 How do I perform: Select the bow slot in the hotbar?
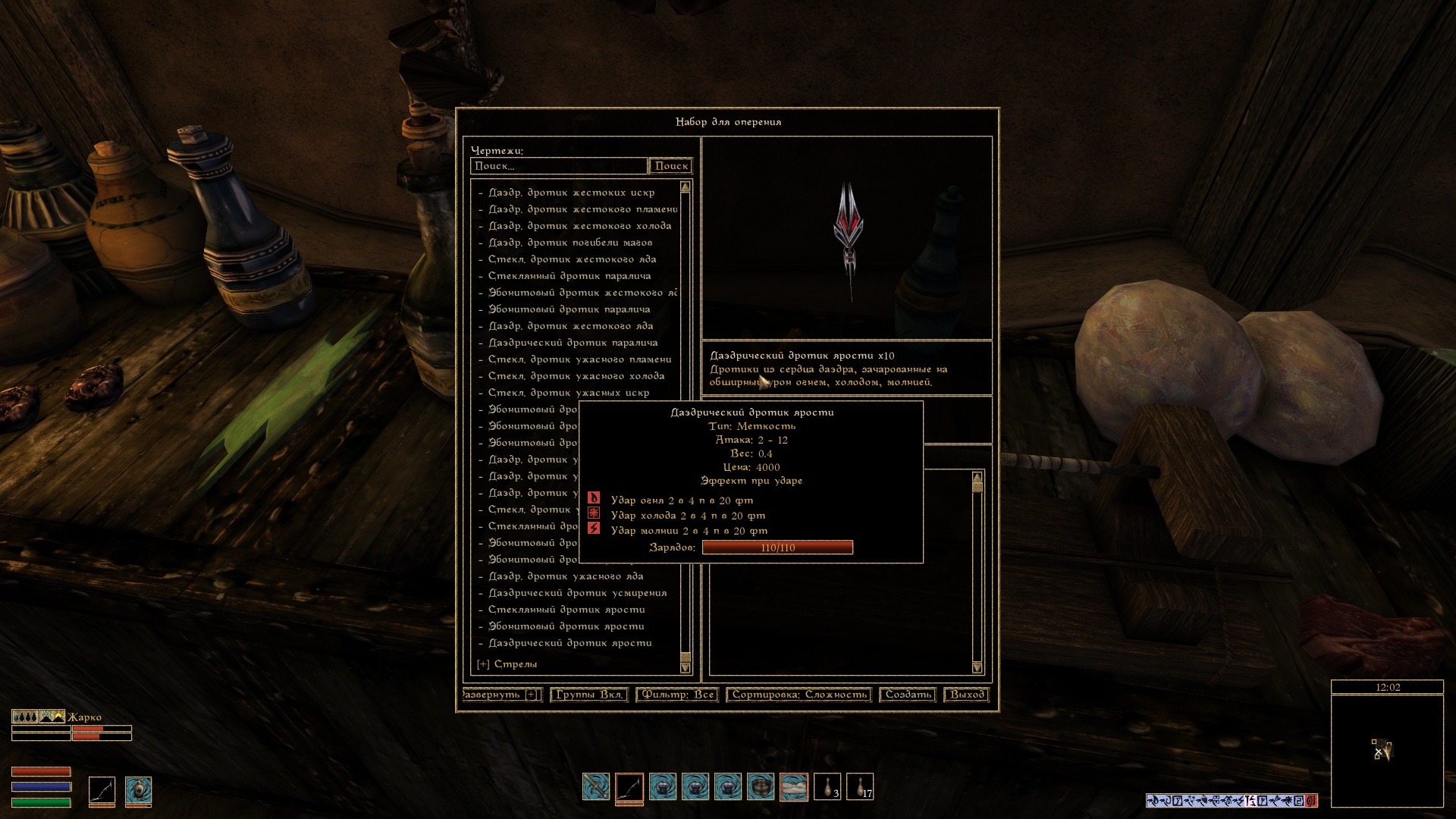tap(629, 787)
